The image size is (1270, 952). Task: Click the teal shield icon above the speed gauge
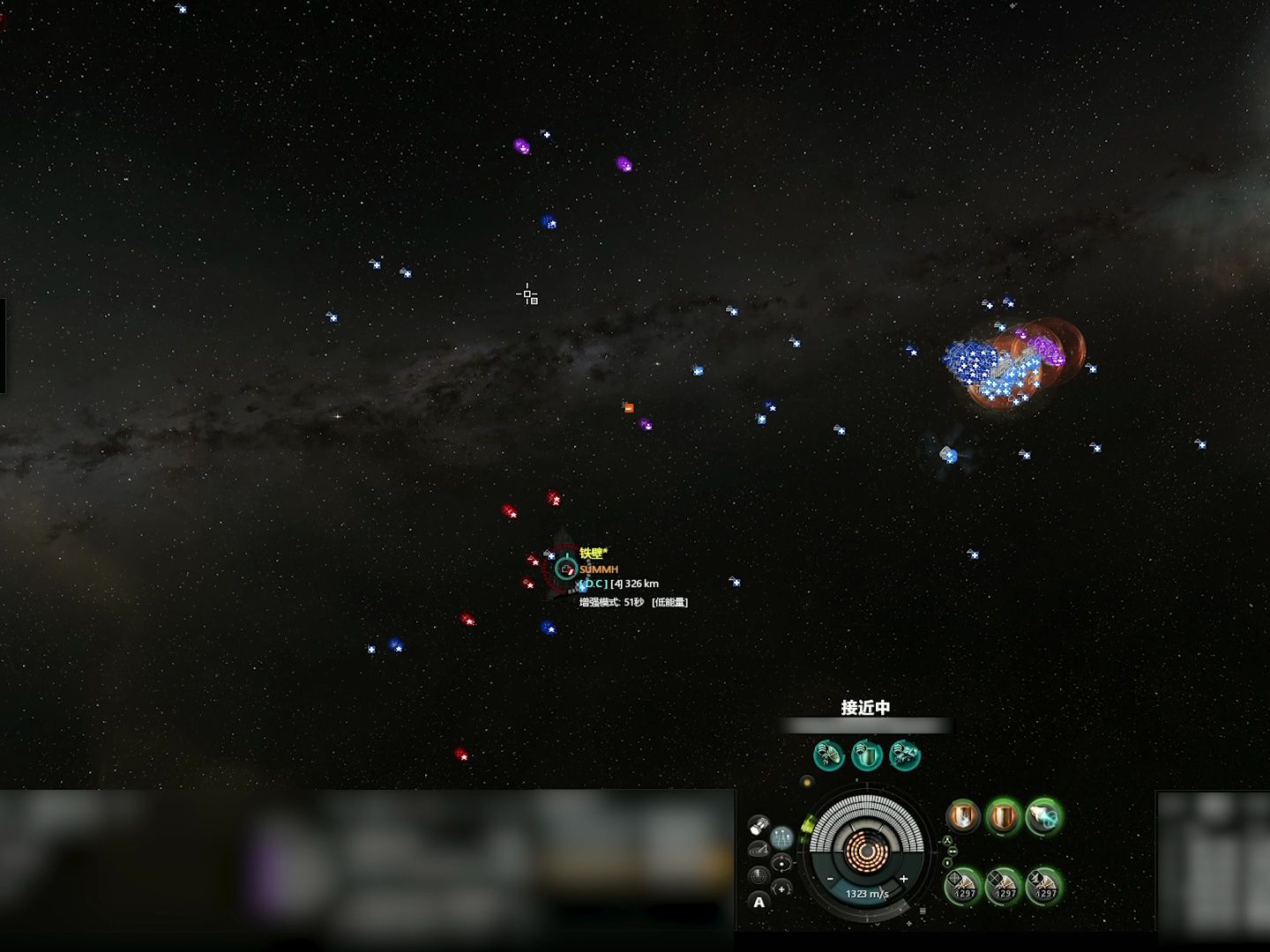pos(865,755)
